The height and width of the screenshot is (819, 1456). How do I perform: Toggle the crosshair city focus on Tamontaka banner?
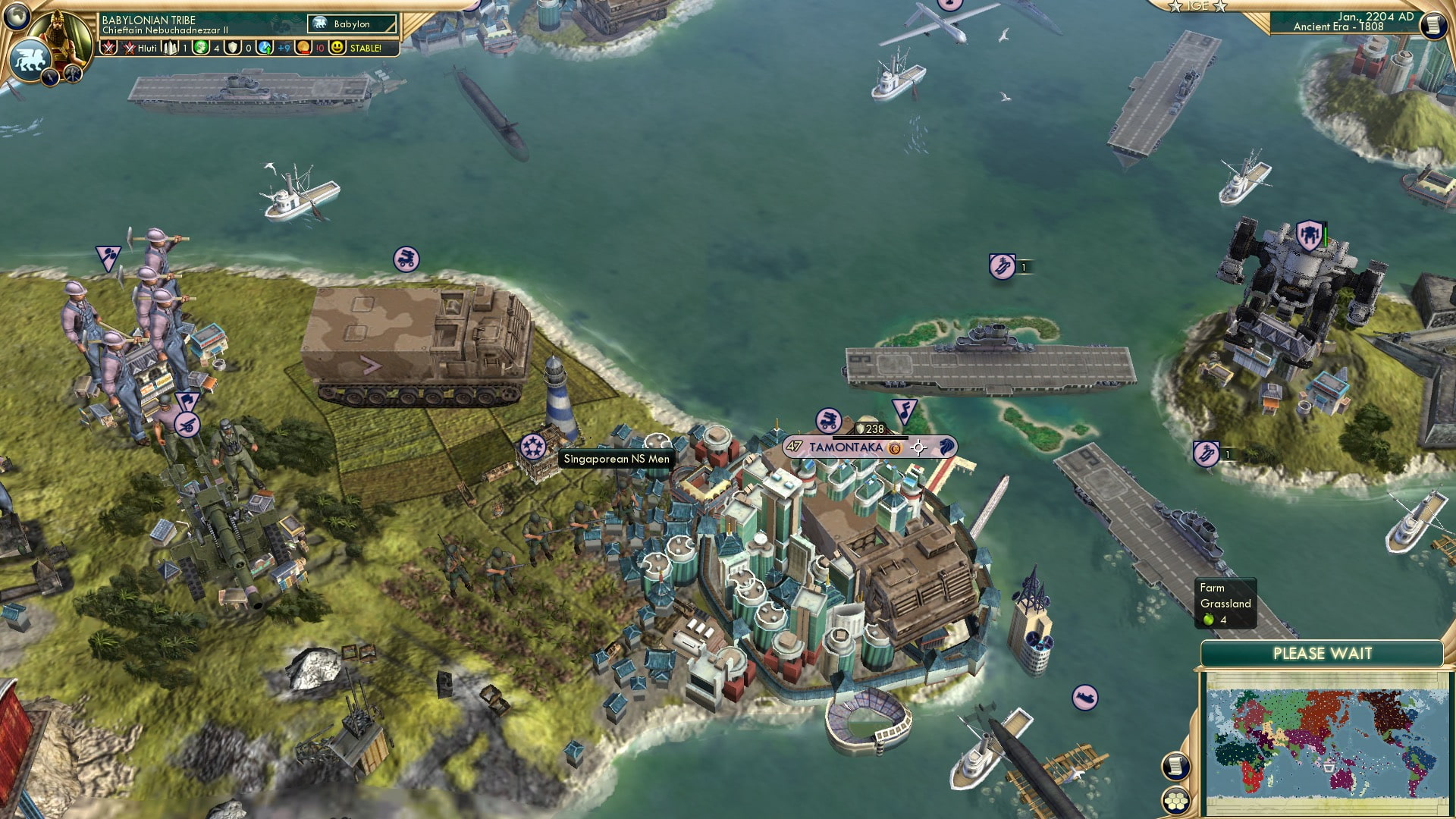pos(918,449)
